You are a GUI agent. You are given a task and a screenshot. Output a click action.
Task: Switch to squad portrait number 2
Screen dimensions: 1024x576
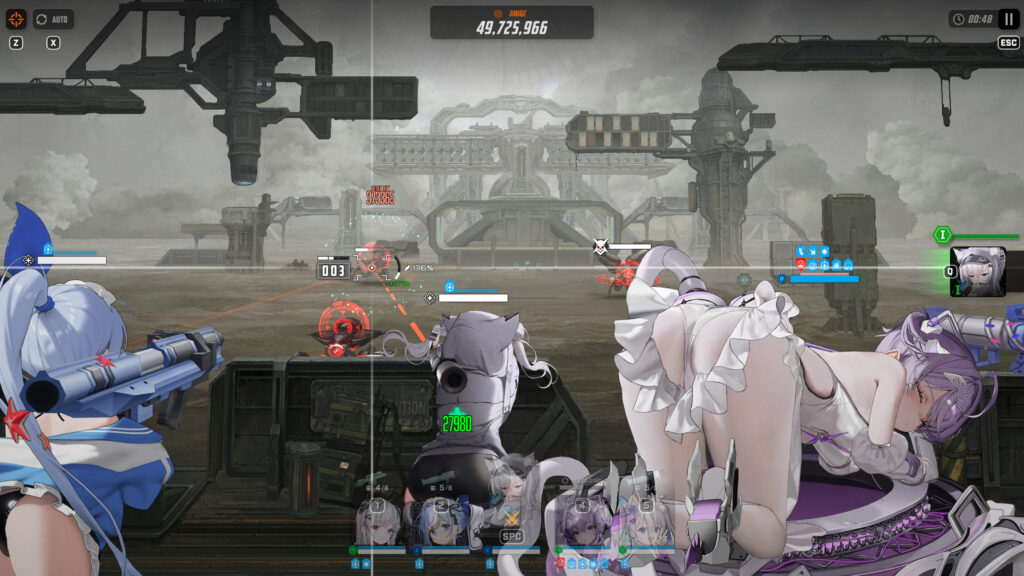441,522
